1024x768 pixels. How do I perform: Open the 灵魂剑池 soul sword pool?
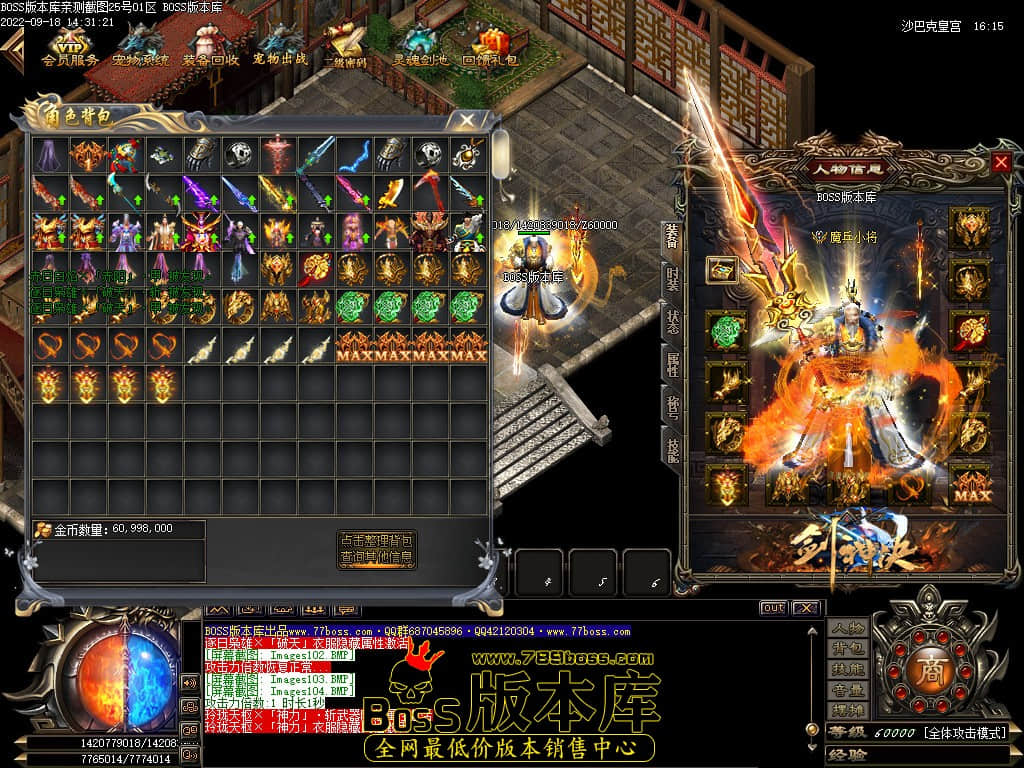(x=419, y=47)
